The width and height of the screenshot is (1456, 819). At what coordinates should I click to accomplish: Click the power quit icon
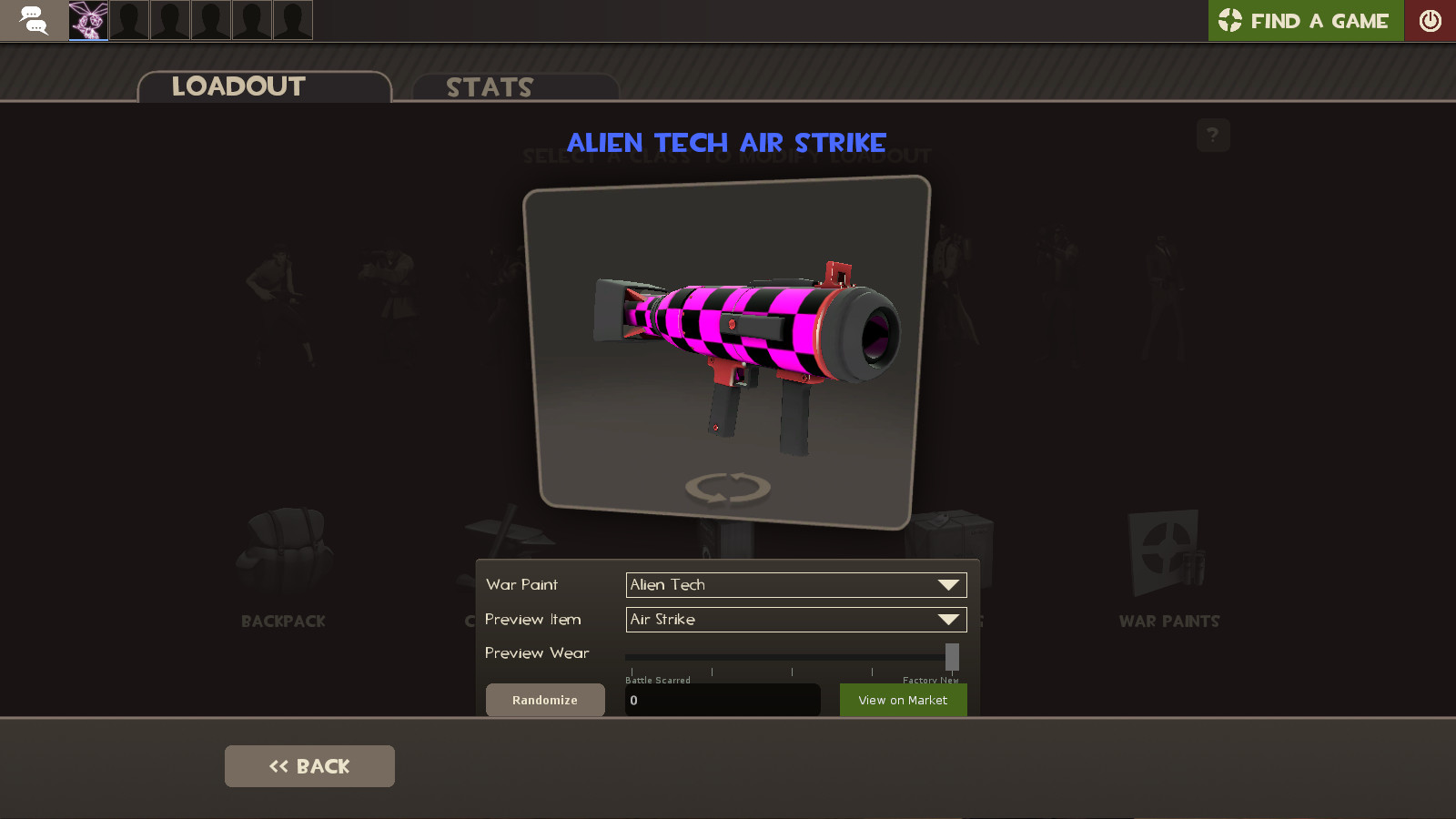(x=1429, y=20)
